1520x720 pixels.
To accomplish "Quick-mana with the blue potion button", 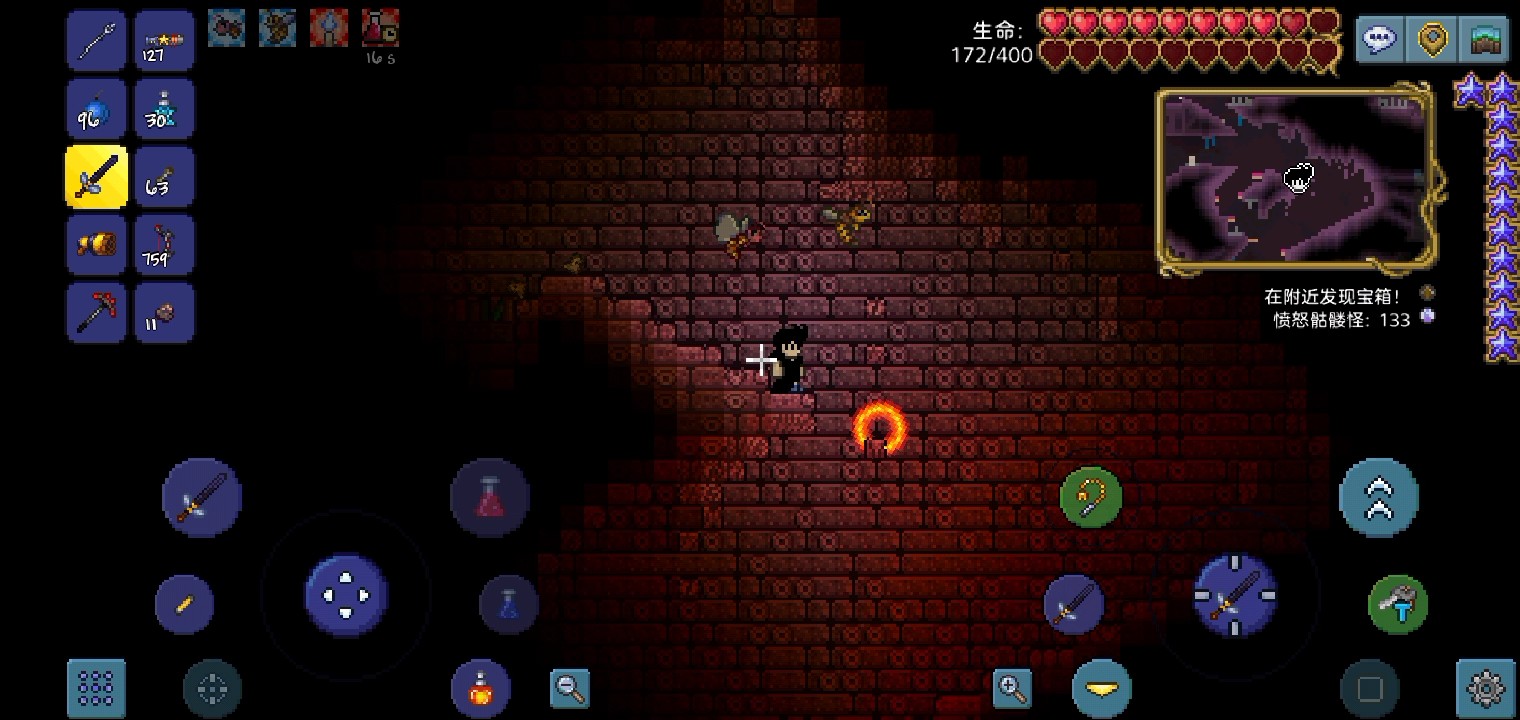I will pos(508,604).
